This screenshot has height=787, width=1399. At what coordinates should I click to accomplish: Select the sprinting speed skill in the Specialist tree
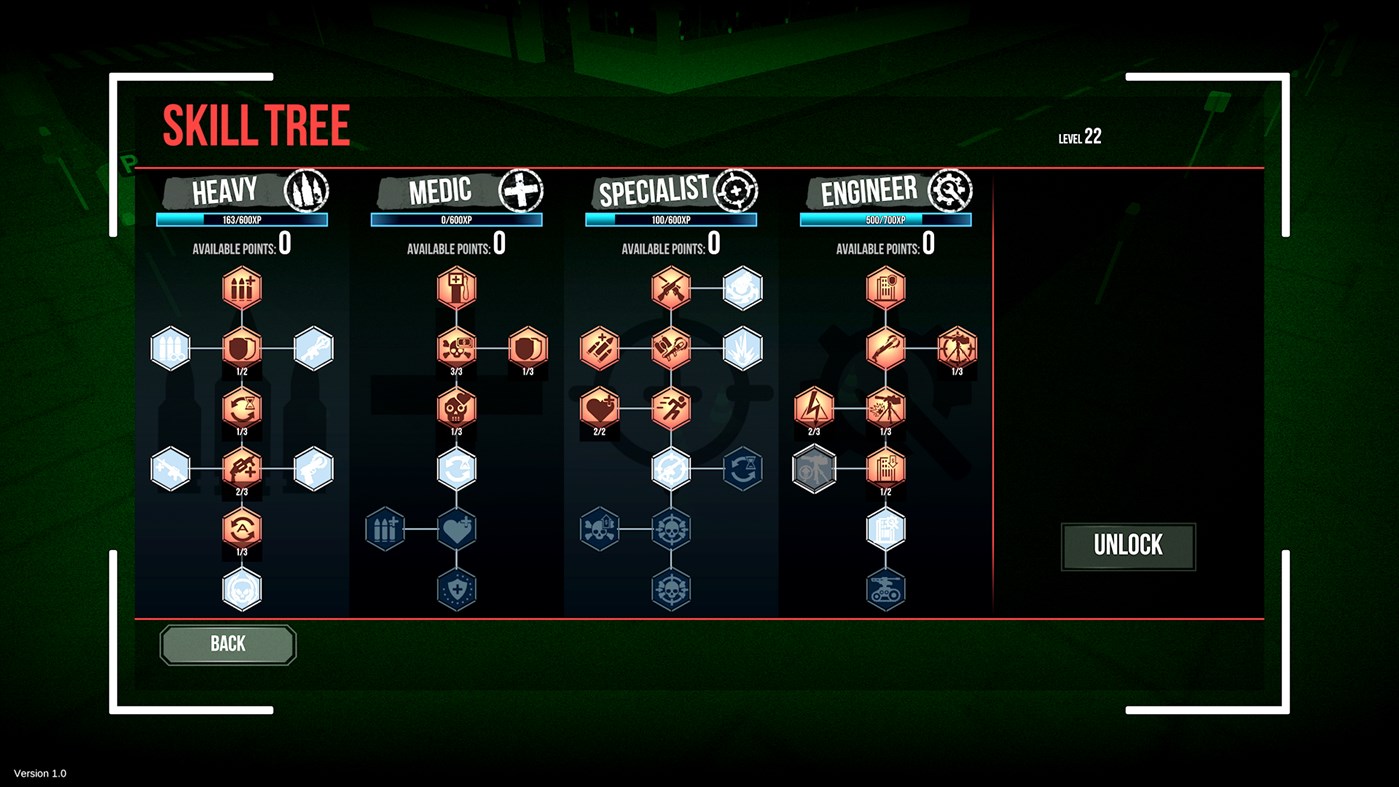tap(671, 408)
